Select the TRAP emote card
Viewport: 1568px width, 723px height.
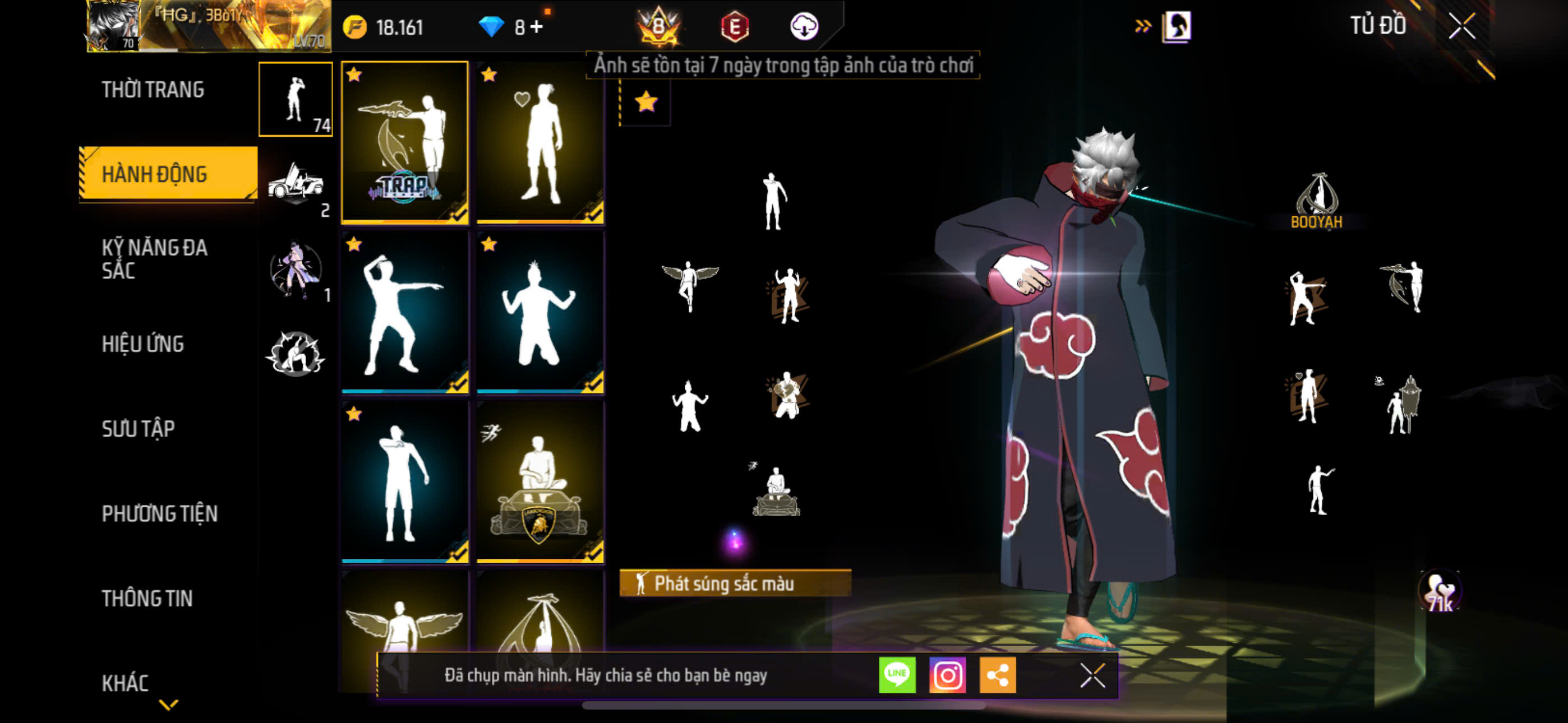tap(405, 143)
